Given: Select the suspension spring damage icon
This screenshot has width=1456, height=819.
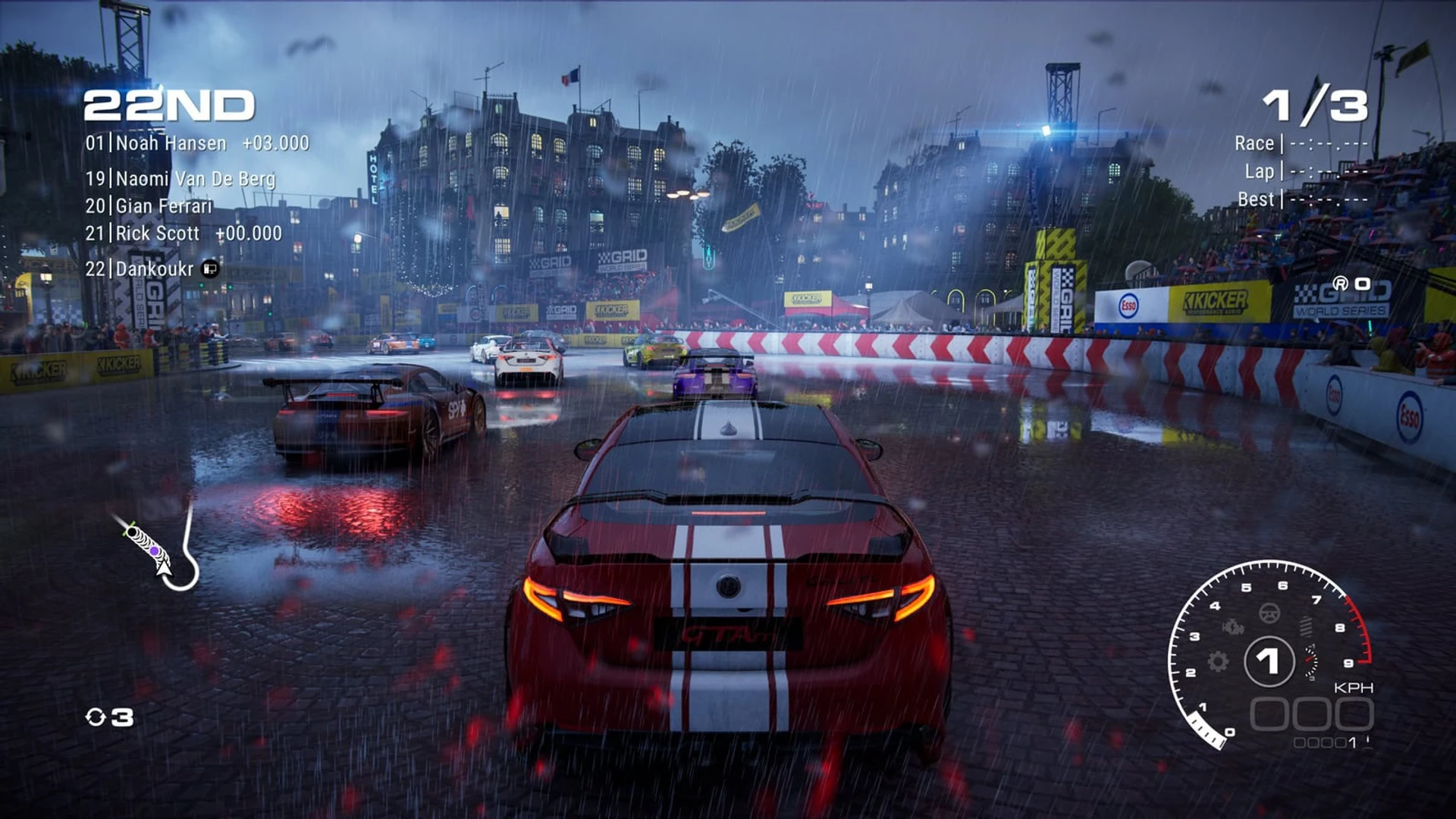Looking at the screenshot, I should coord(1306,626).
